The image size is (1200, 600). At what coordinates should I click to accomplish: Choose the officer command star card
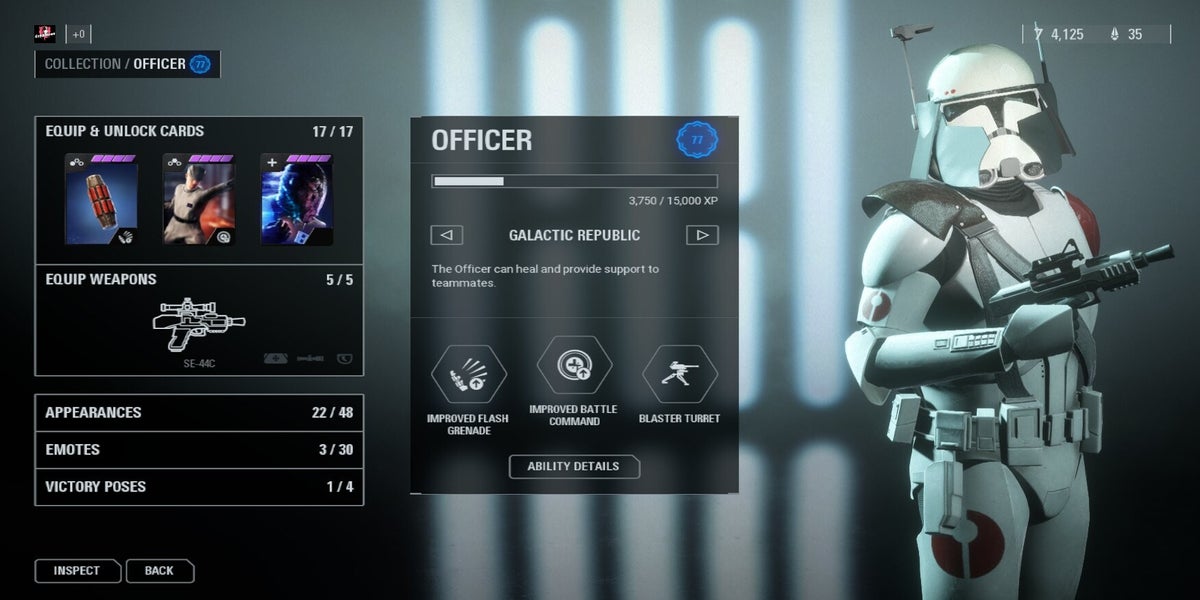(198, 198)
